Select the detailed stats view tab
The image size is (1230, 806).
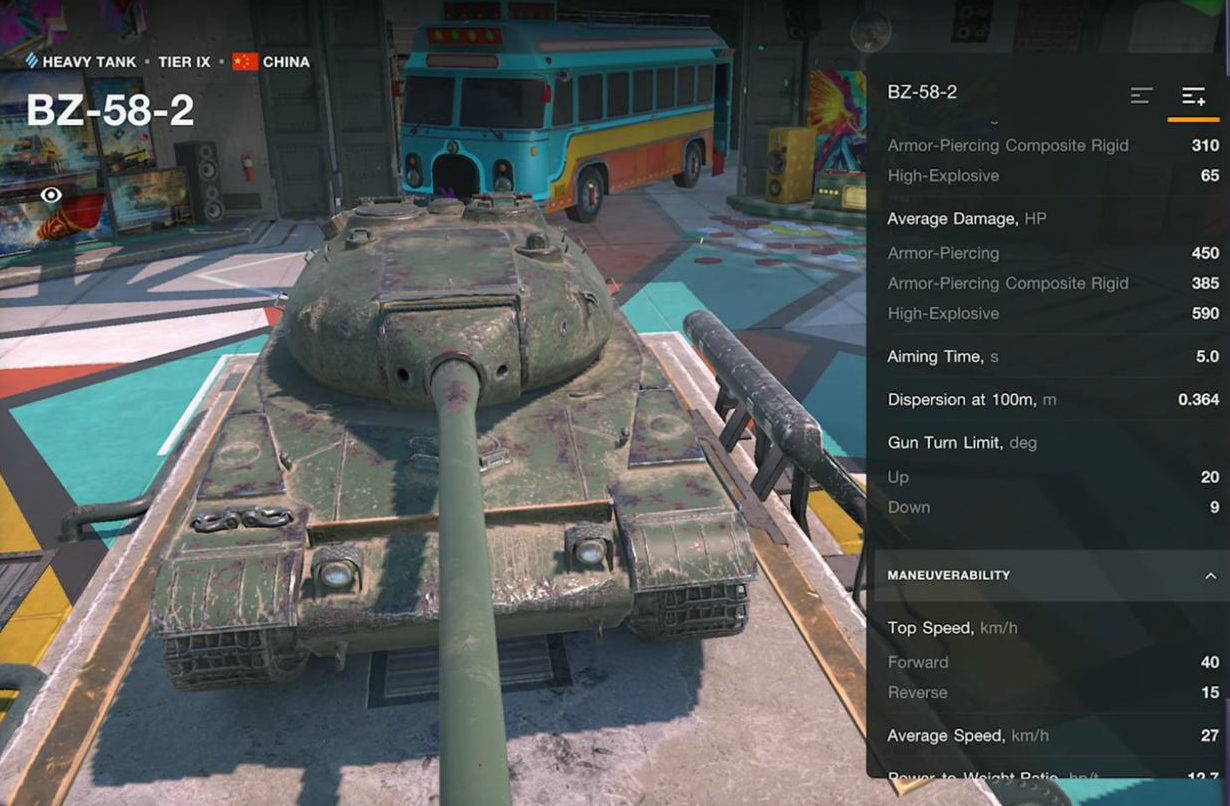point(1193,96)
